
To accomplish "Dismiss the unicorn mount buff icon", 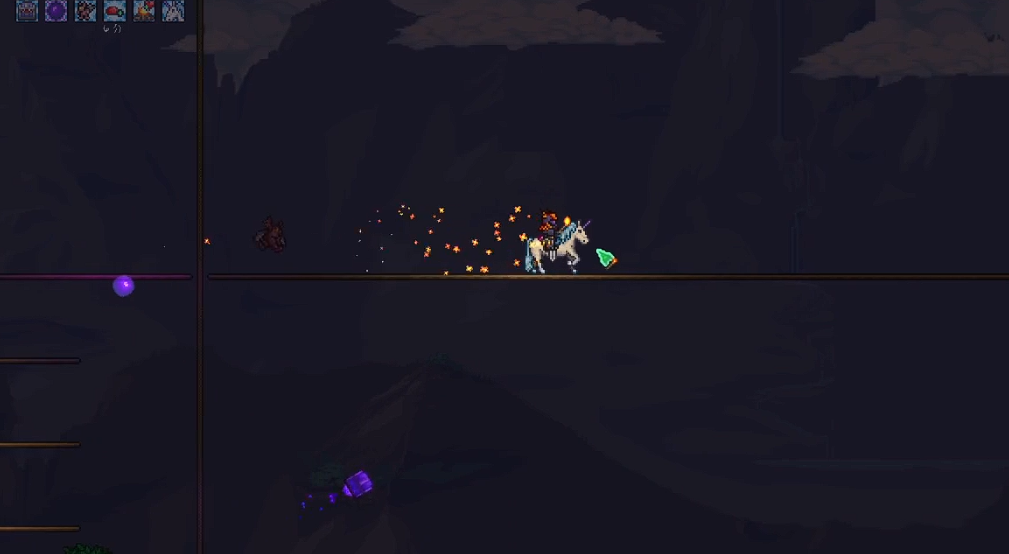I will point(173,11).
